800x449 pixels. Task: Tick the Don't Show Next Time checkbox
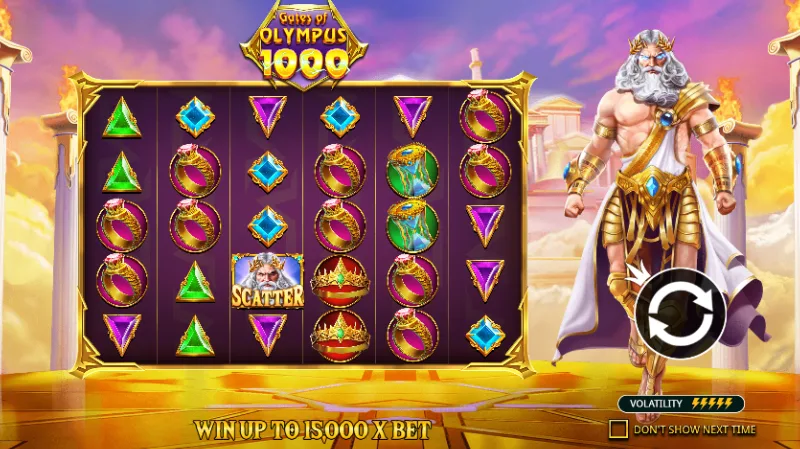tap(619, 429)
